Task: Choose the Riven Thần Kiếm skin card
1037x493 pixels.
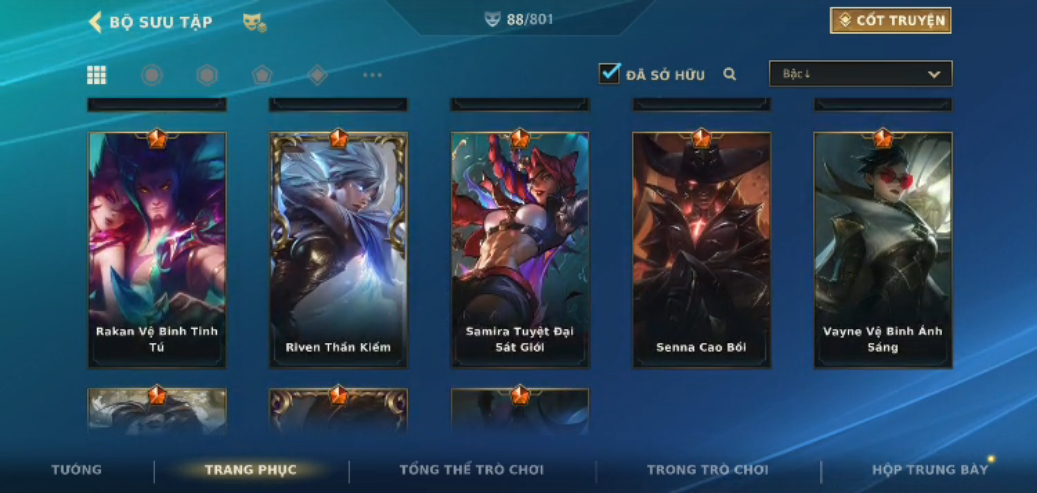Action: point(338,250)
